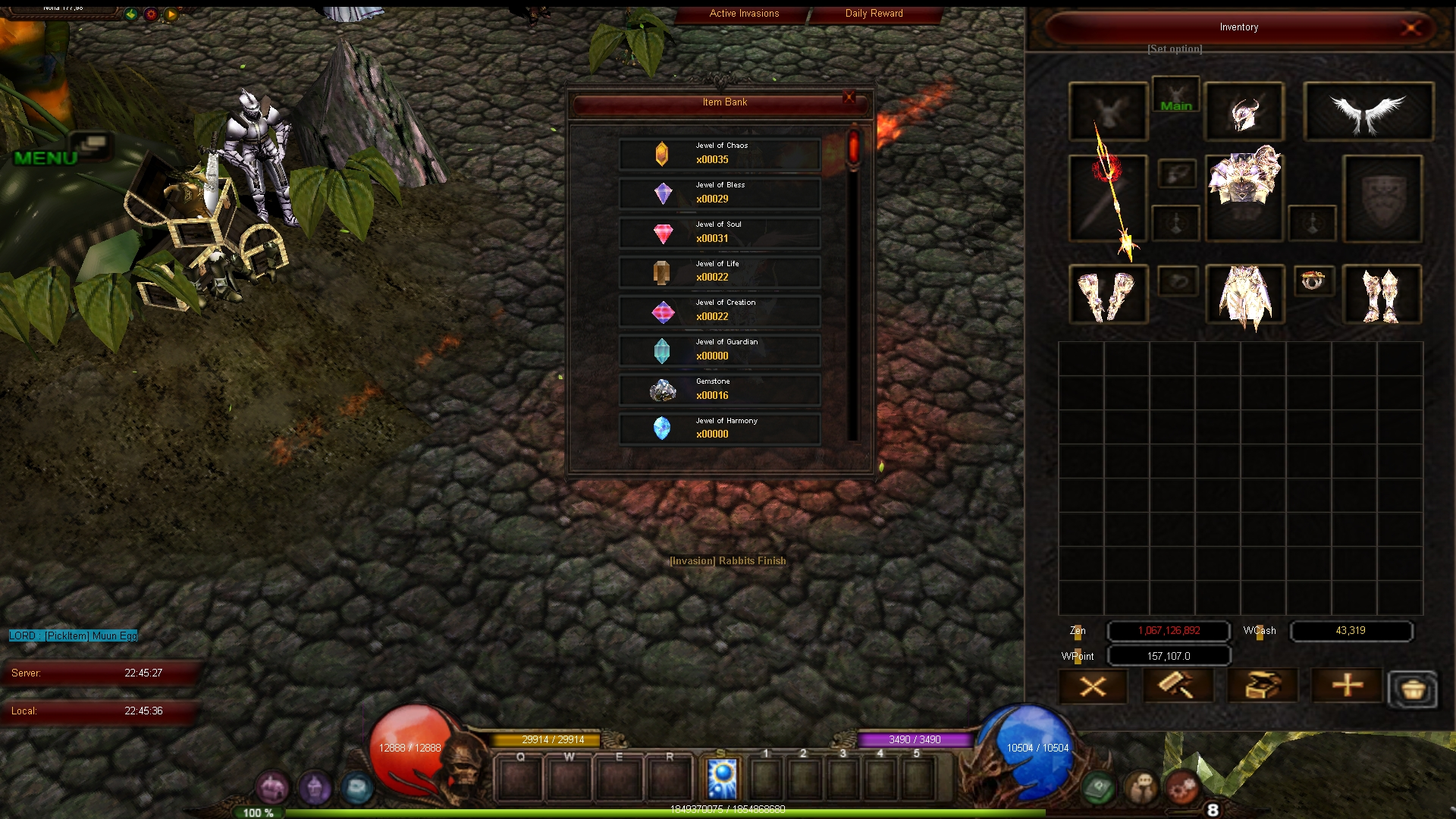The width and height of the screenshot is (1456, 819).
Task: Open the Set option dropdown in inventory
Action: tap(1174, 49)
